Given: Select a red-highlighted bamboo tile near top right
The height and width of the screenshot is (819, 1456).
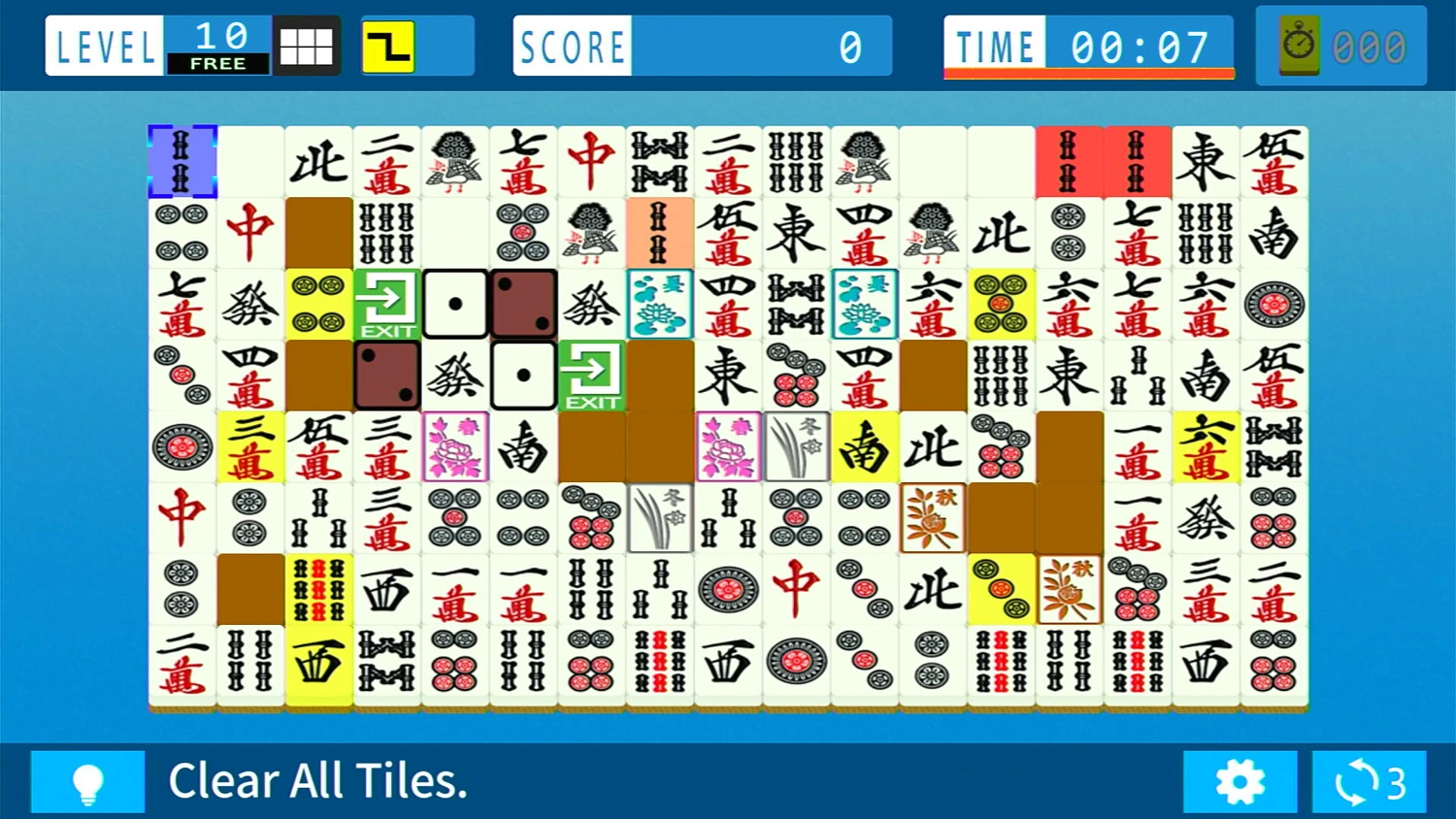Looking at the screenshot, I should tap(1069, 162).
